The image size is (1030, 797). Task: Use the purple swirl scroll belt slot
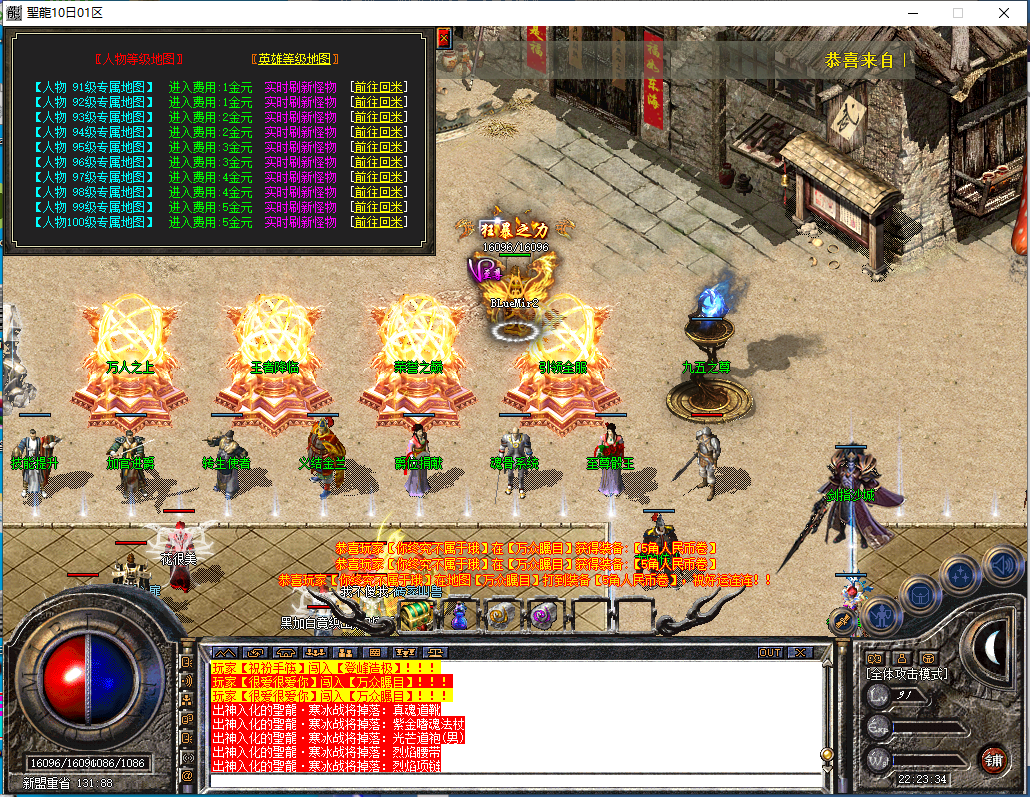tap(541, 616)
